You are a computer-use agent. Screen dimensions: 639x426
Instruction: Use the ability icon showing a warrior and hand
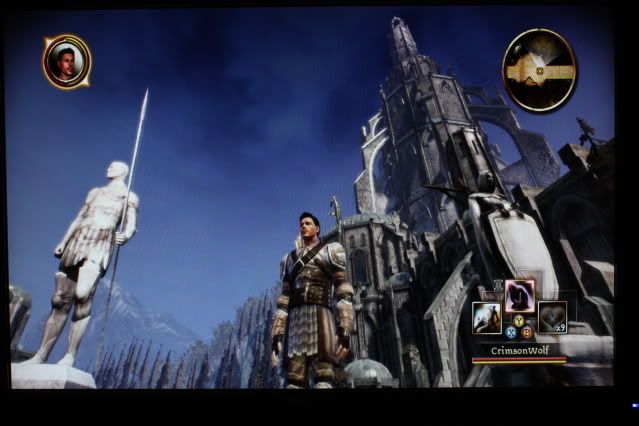487,317
